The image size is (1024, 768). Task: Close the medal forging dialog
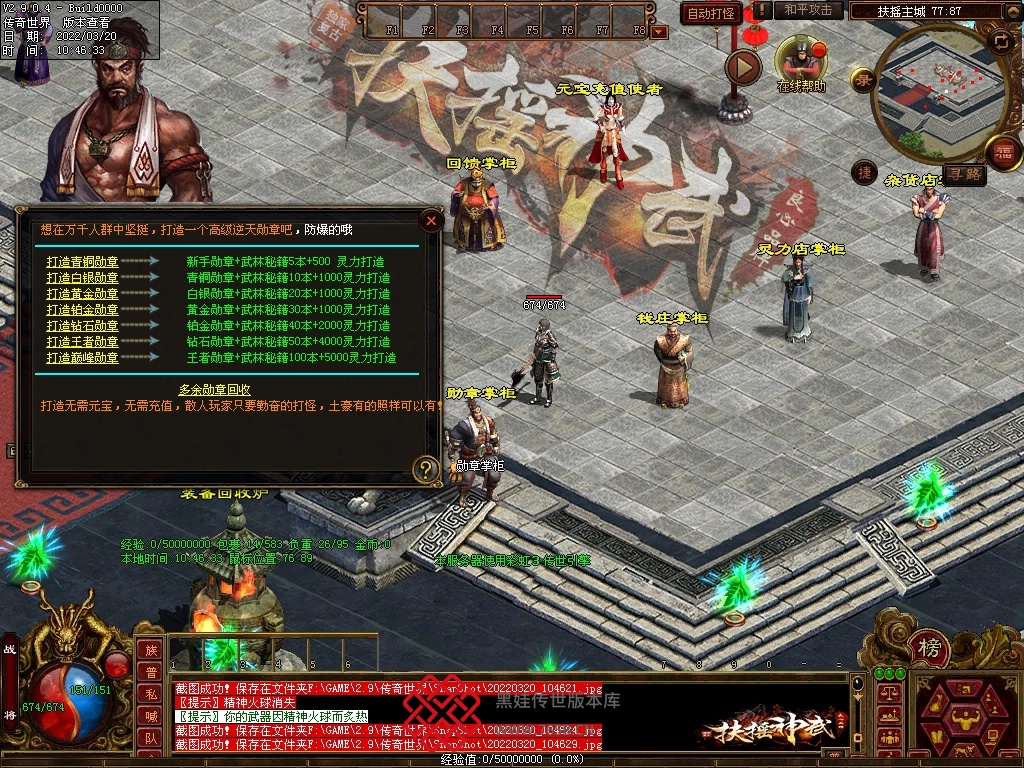click(431, 220)
